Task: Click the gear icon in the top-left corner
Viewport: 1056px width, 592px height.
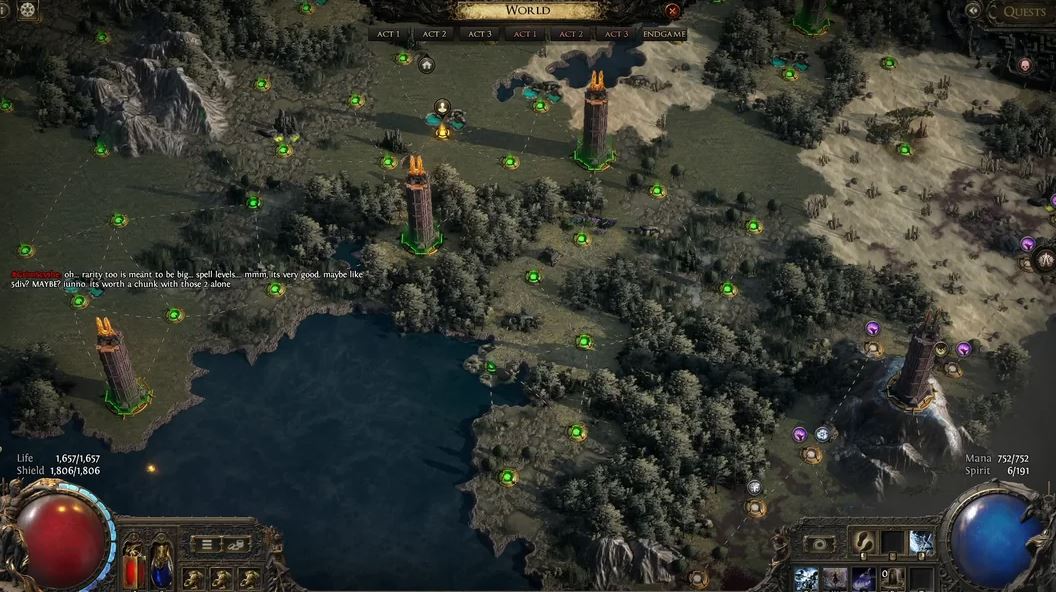Action: pyautogui.click(x=26, y=11)
